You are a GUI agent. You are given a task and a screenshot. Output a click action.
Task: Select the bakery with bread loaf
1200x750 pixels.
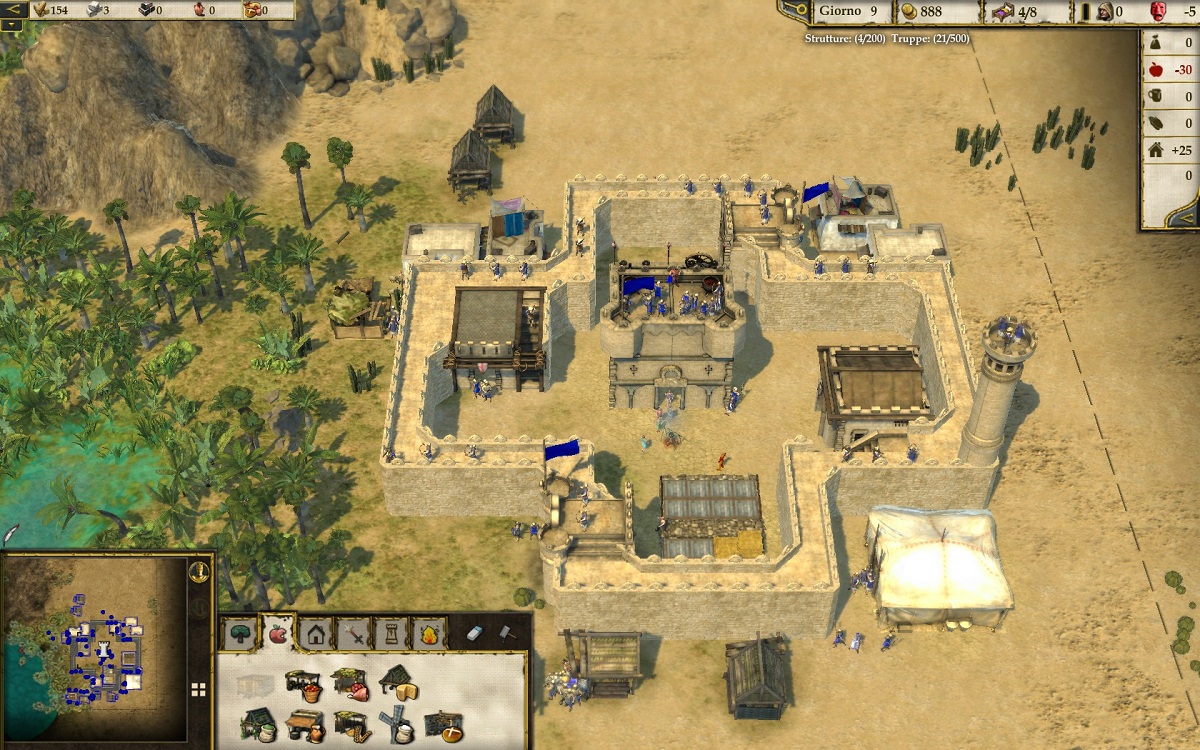(x=444, y=724)
